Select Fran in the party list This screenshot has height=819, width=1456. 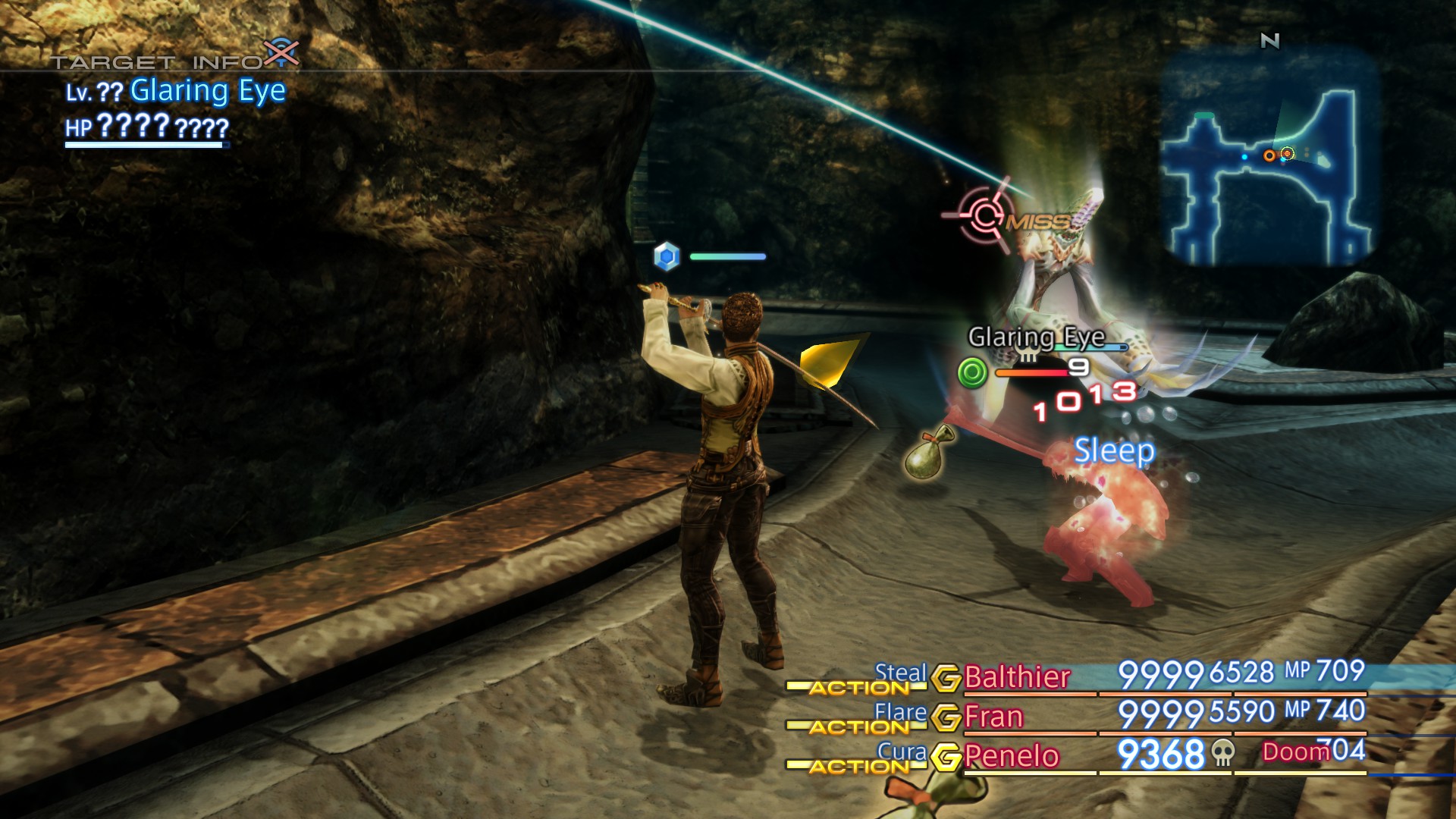pyautogui.click(x=993, y=717)
